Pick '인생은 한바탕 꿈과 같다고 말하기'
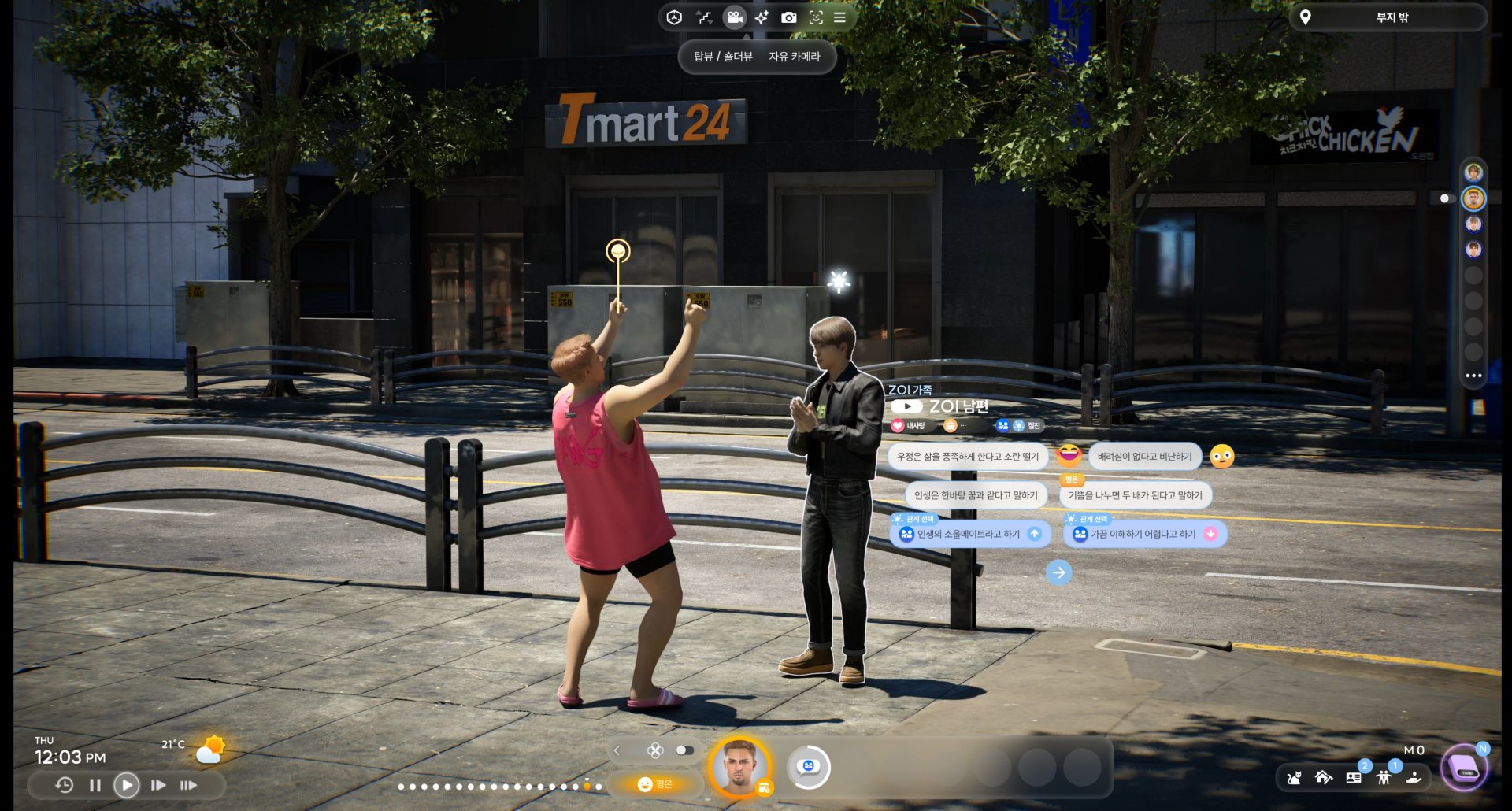This screenshot has height=811, width=1512. (x=975, y=495)
